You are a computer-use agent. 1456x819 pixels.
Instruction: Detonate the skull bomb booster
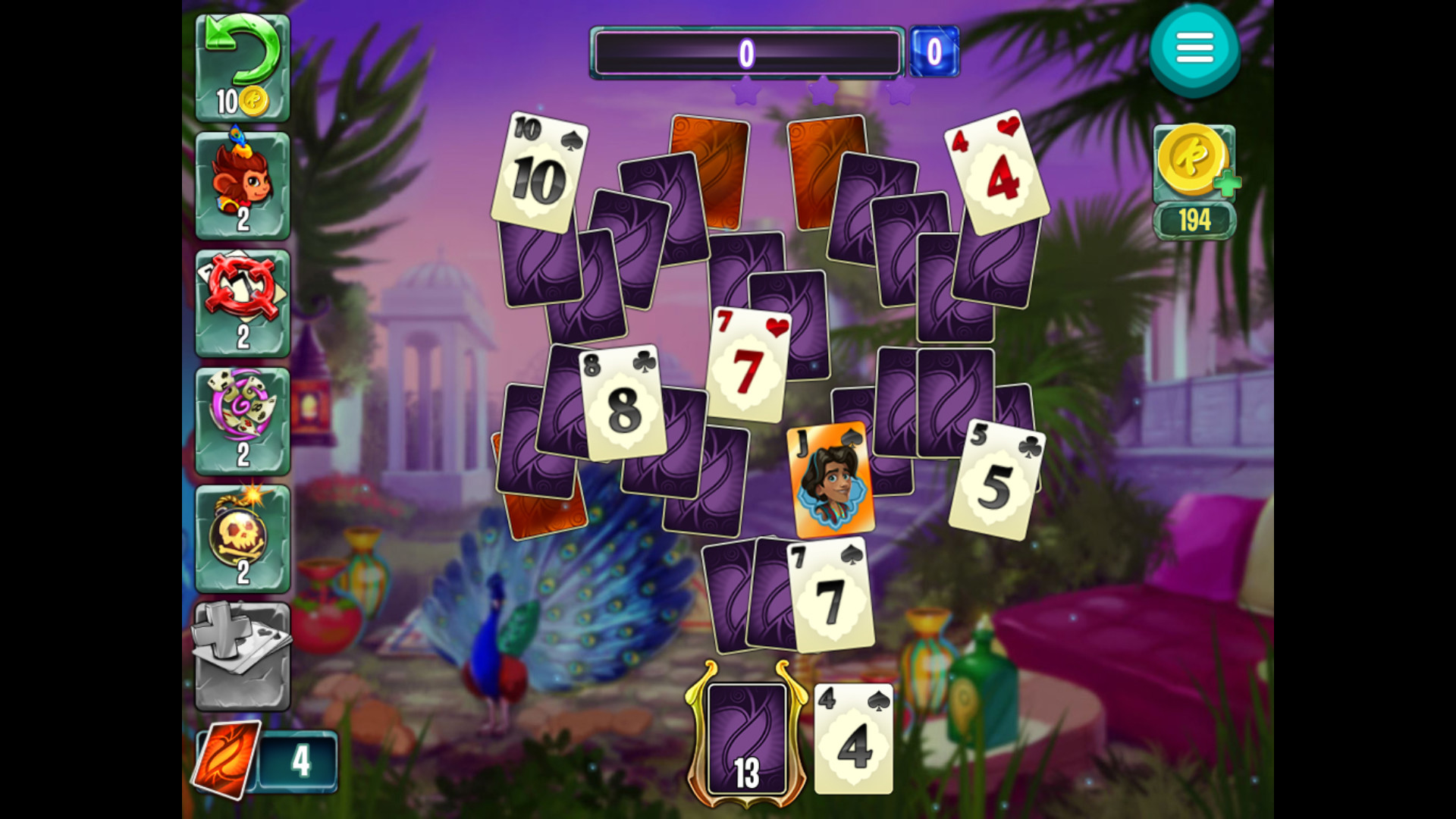tap(242, 535)
